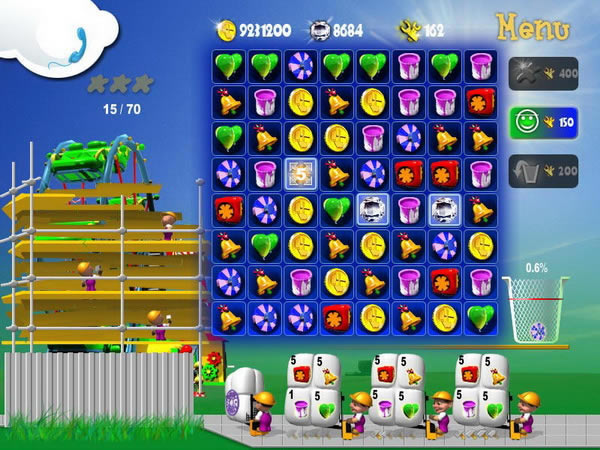Screen dimensions: 600x450
Task: Select the diamond tile beside the green heart balloon
Action: tap(372, 209)
